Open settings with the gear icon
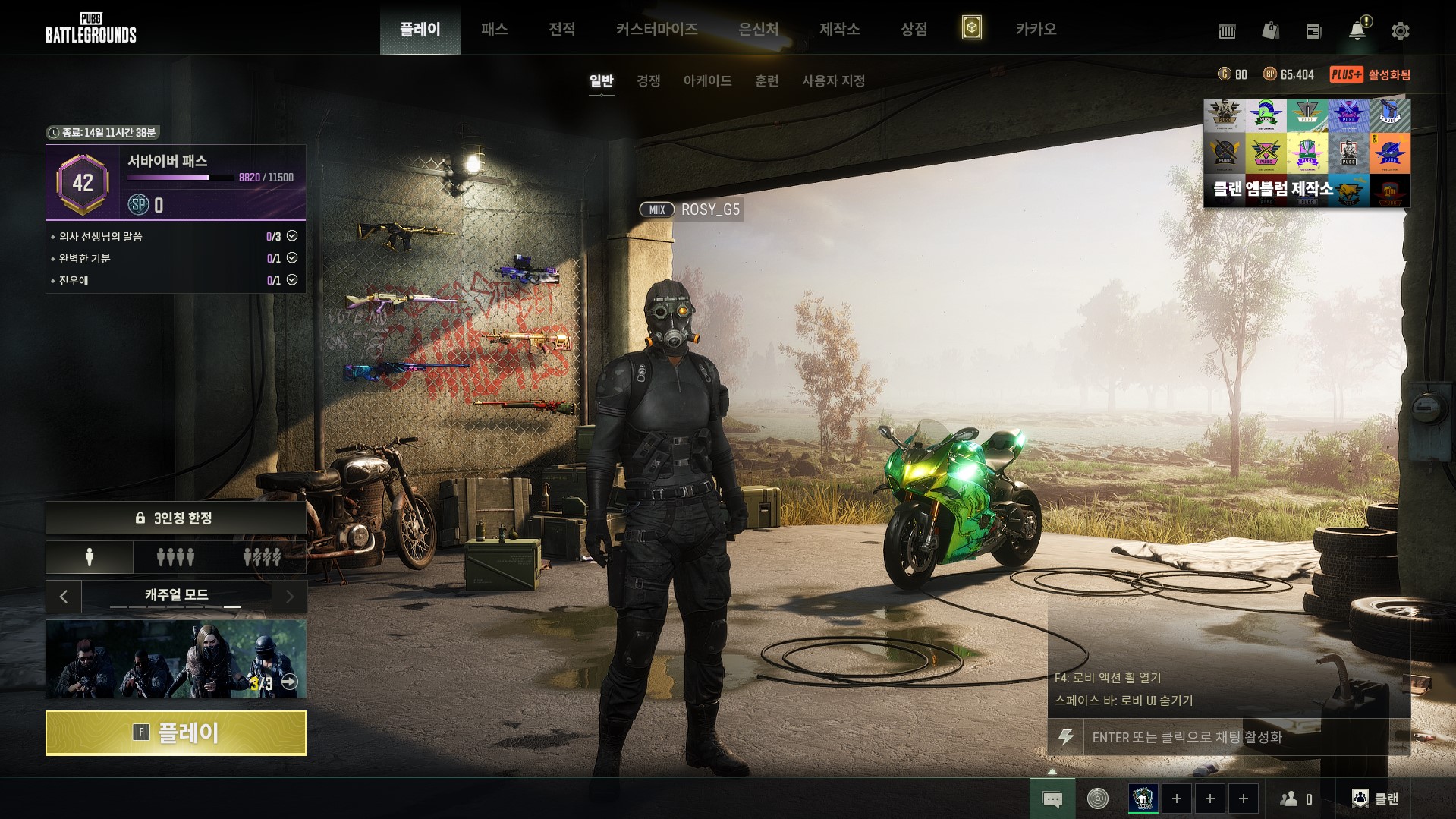The width and height of the screenshot is (1456, 819). (1400, 31)
